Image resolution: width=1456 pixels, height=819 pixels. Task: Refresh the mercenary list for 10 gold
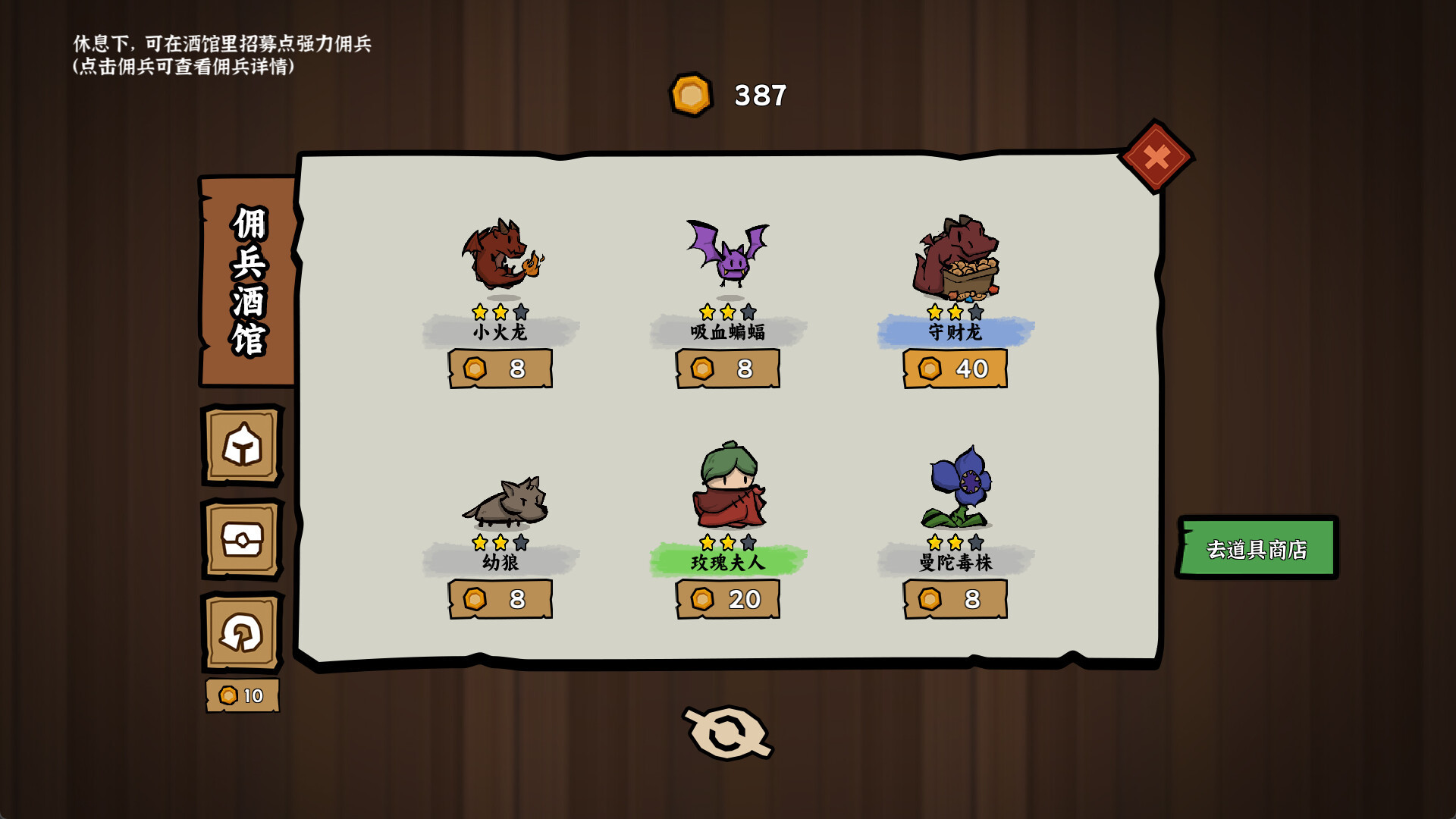[242, 633]
